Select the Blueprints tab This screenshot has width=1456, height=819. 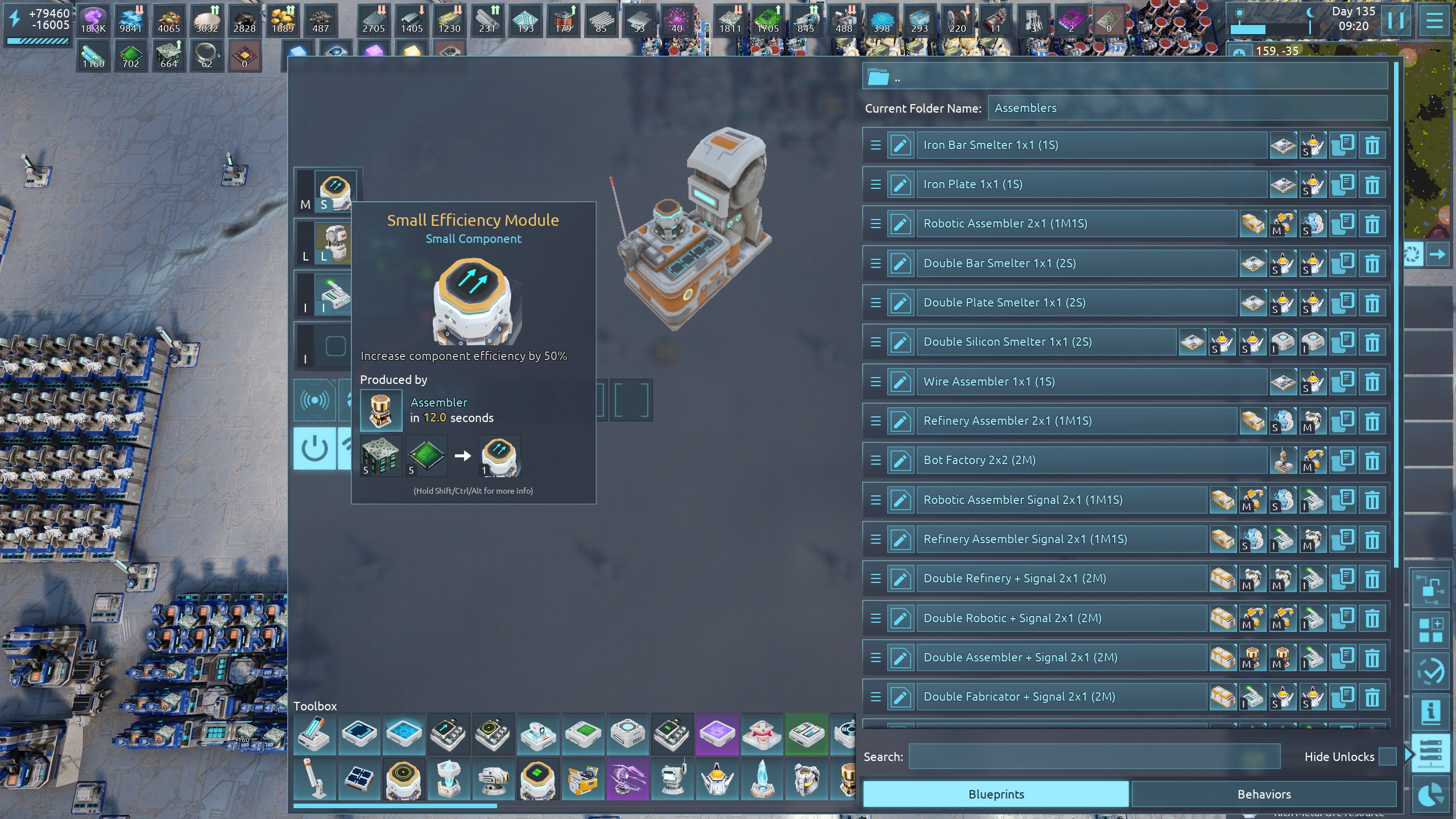996,794
